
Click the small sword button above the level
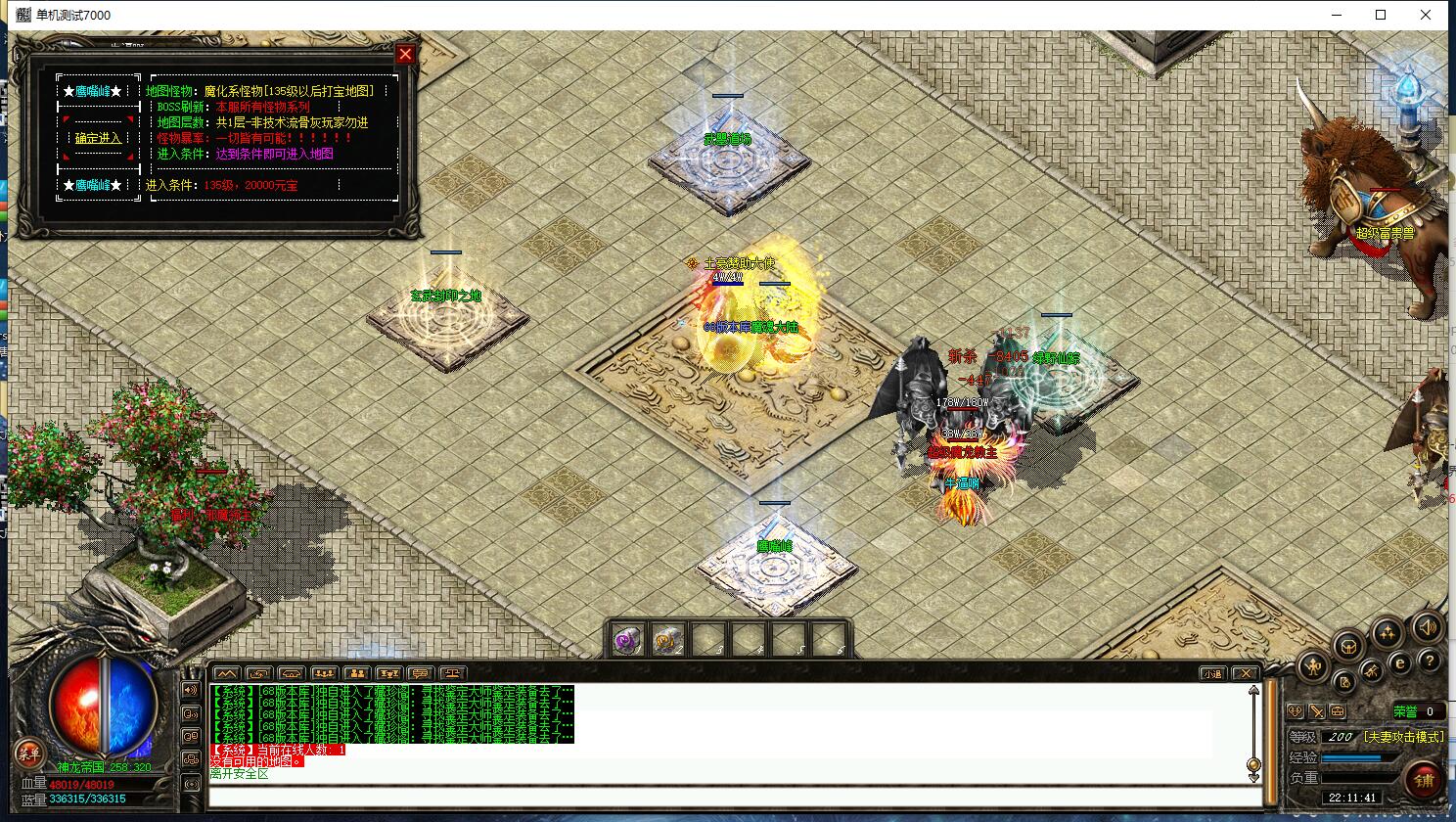coord(1317,711)
